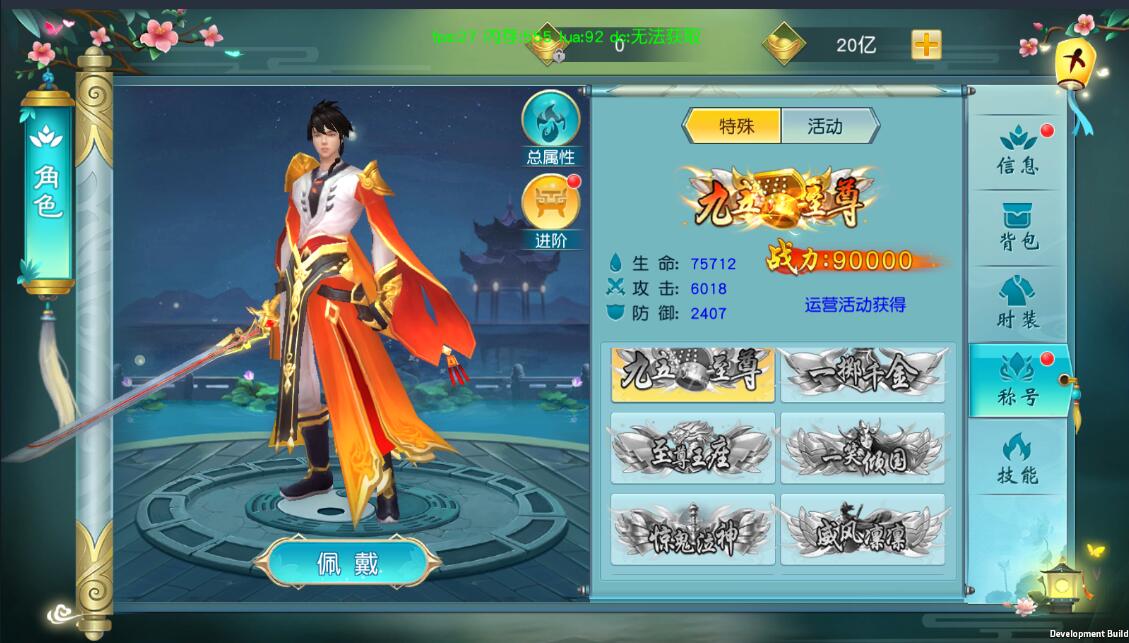Add gold ingots with the plus button
This screenshot has height=643, width=1129.
coord(926,45)
